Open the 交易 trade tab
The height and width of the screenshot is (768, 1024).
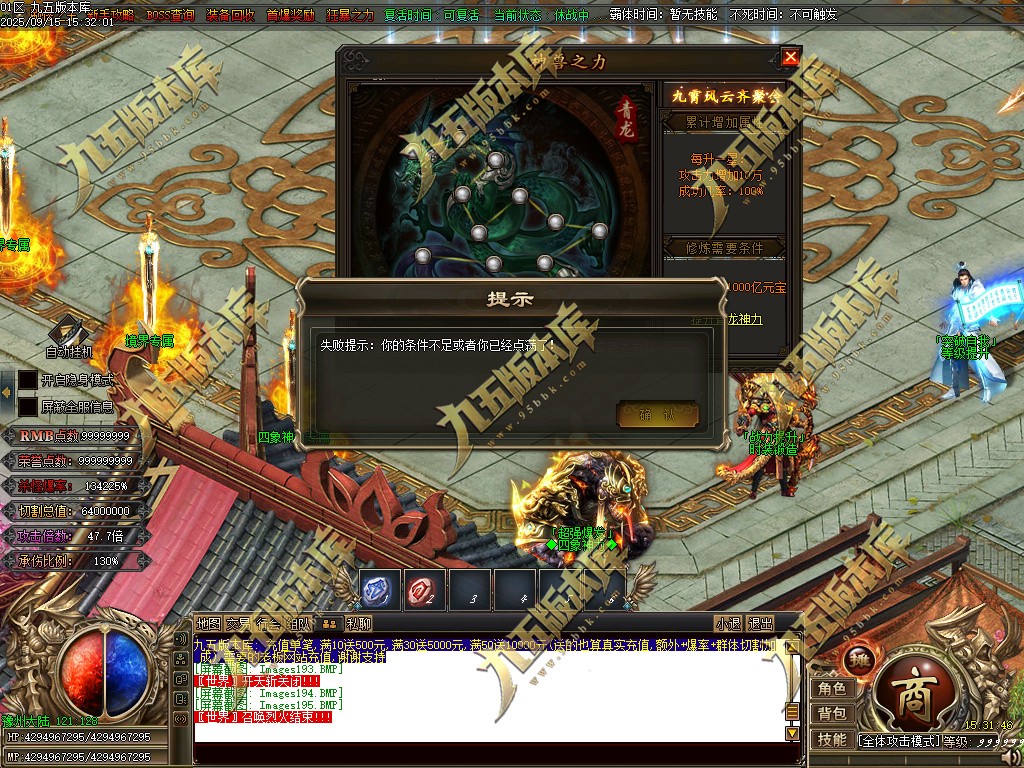(x=238, y=623)
